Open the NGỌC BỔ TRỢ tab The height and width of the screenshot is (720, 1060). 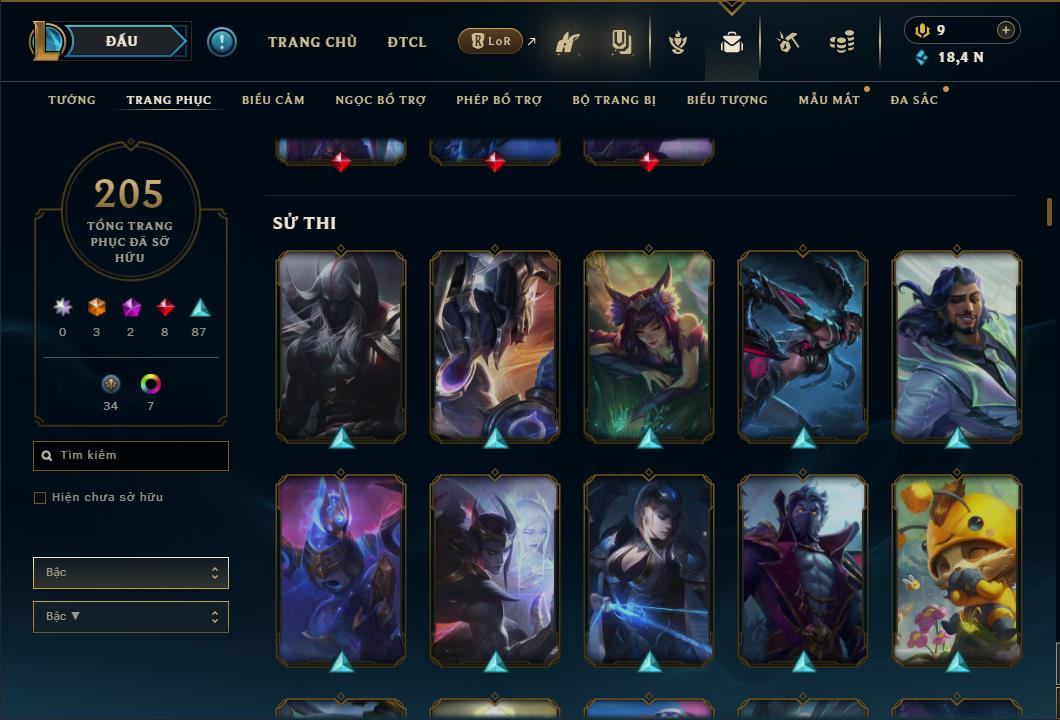[380, 100]
